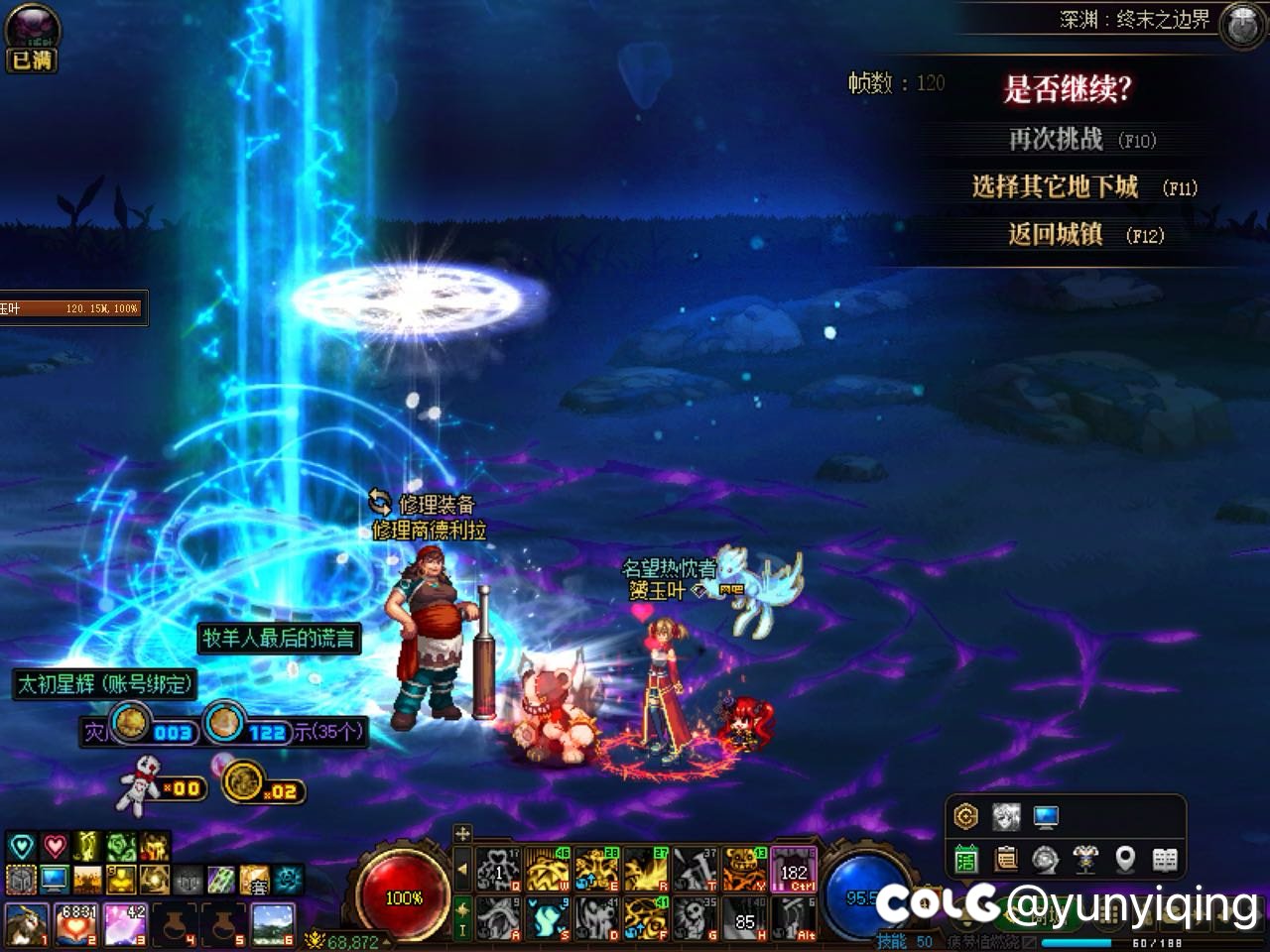Open the quest scroll clipboard icon
This screenshot has height=952, width=1270.
click(1006, 859)
